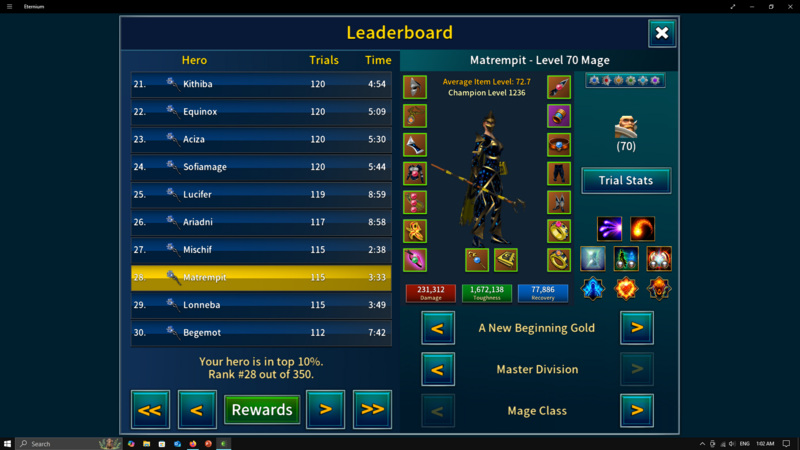Open the Rewards panel

tap(261, 409)
